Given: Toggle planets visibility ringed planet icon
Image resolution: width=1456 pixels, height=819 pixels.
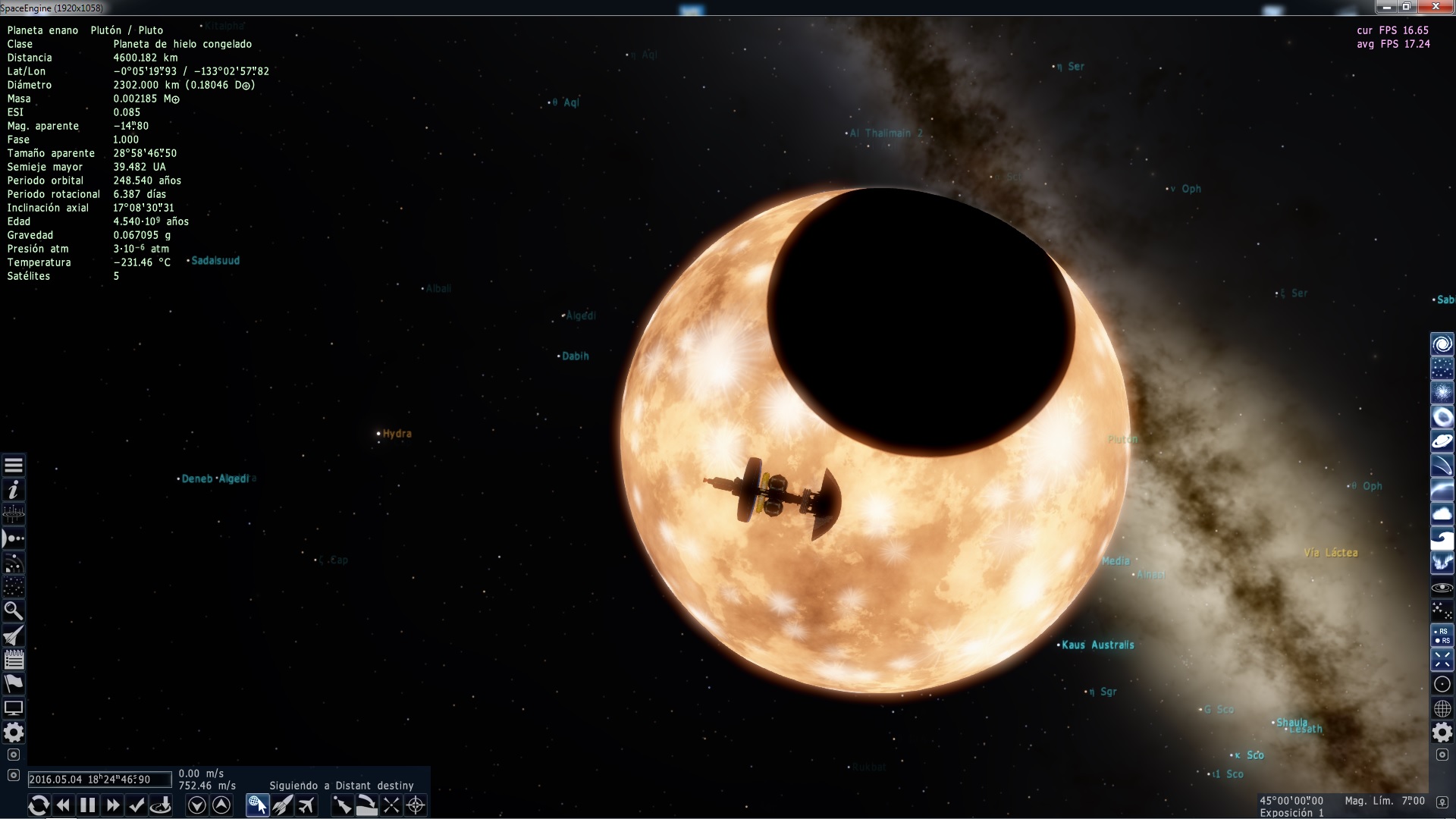Looking at the screenshot, I should coord(1442,441).
